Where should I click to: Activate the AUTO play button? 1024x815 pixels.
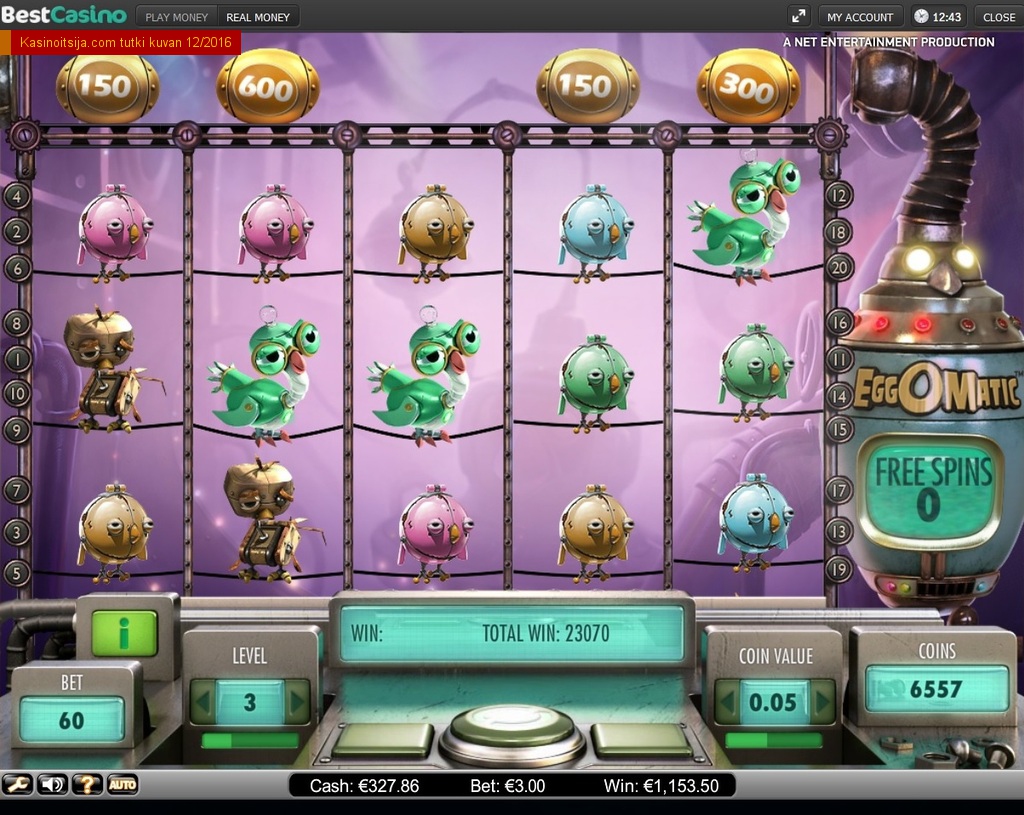coord(122,785)
